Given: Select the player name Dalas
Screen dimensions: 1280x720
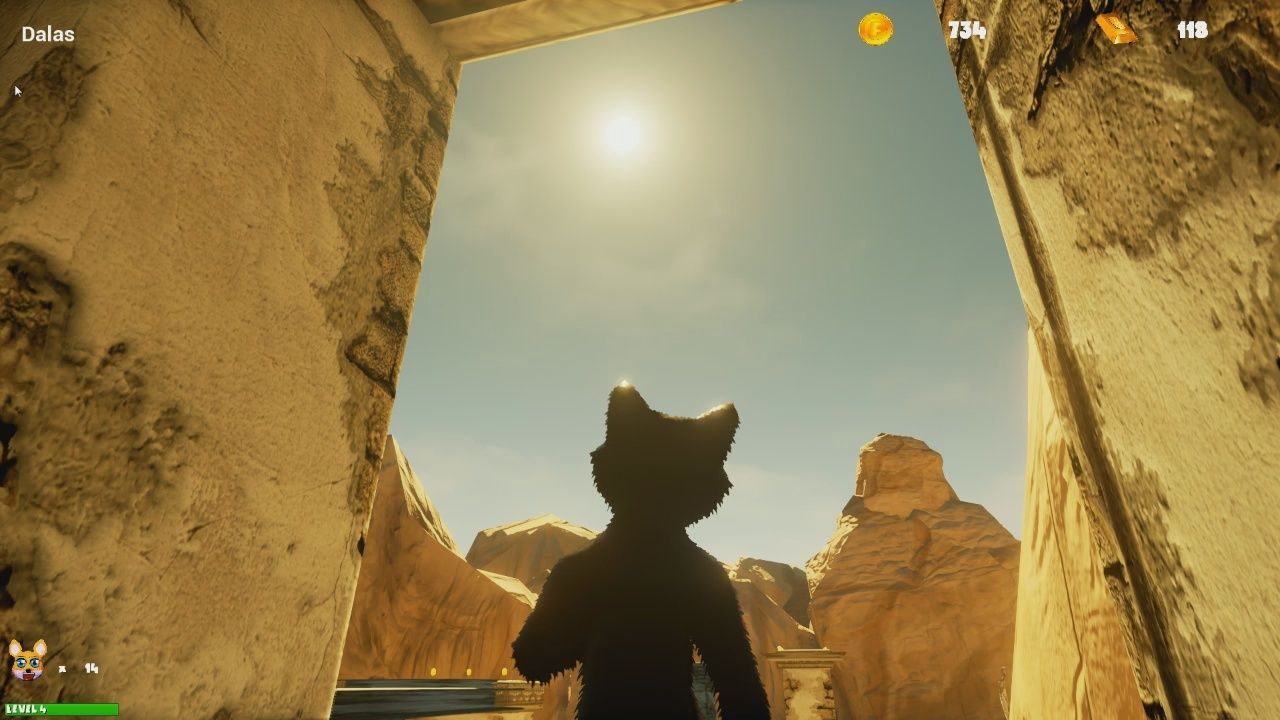Looking at the screenshot, I should point(46,33).
